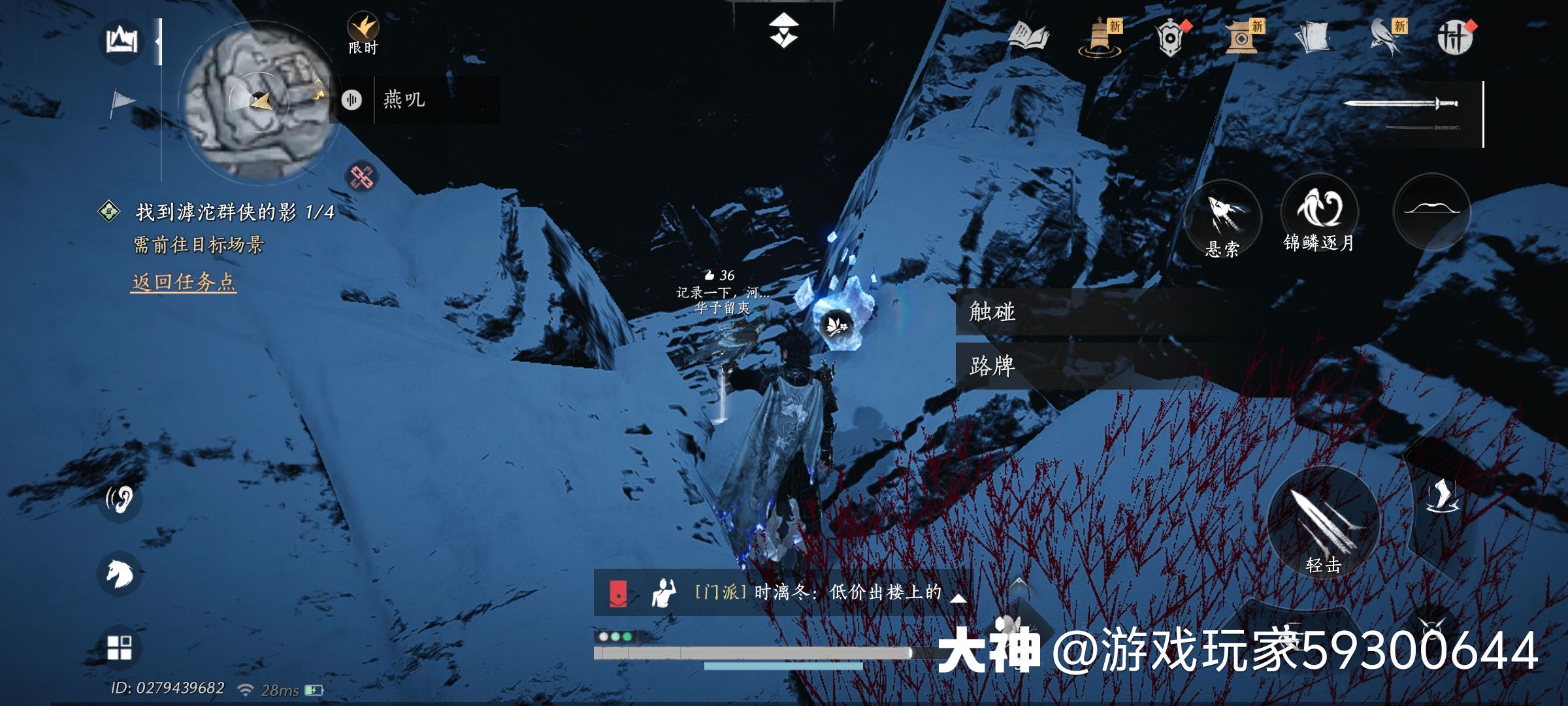Screen dimensions: 1568x706
Task: Select the bow weapon button
Action: click(x=1431, y=211)
